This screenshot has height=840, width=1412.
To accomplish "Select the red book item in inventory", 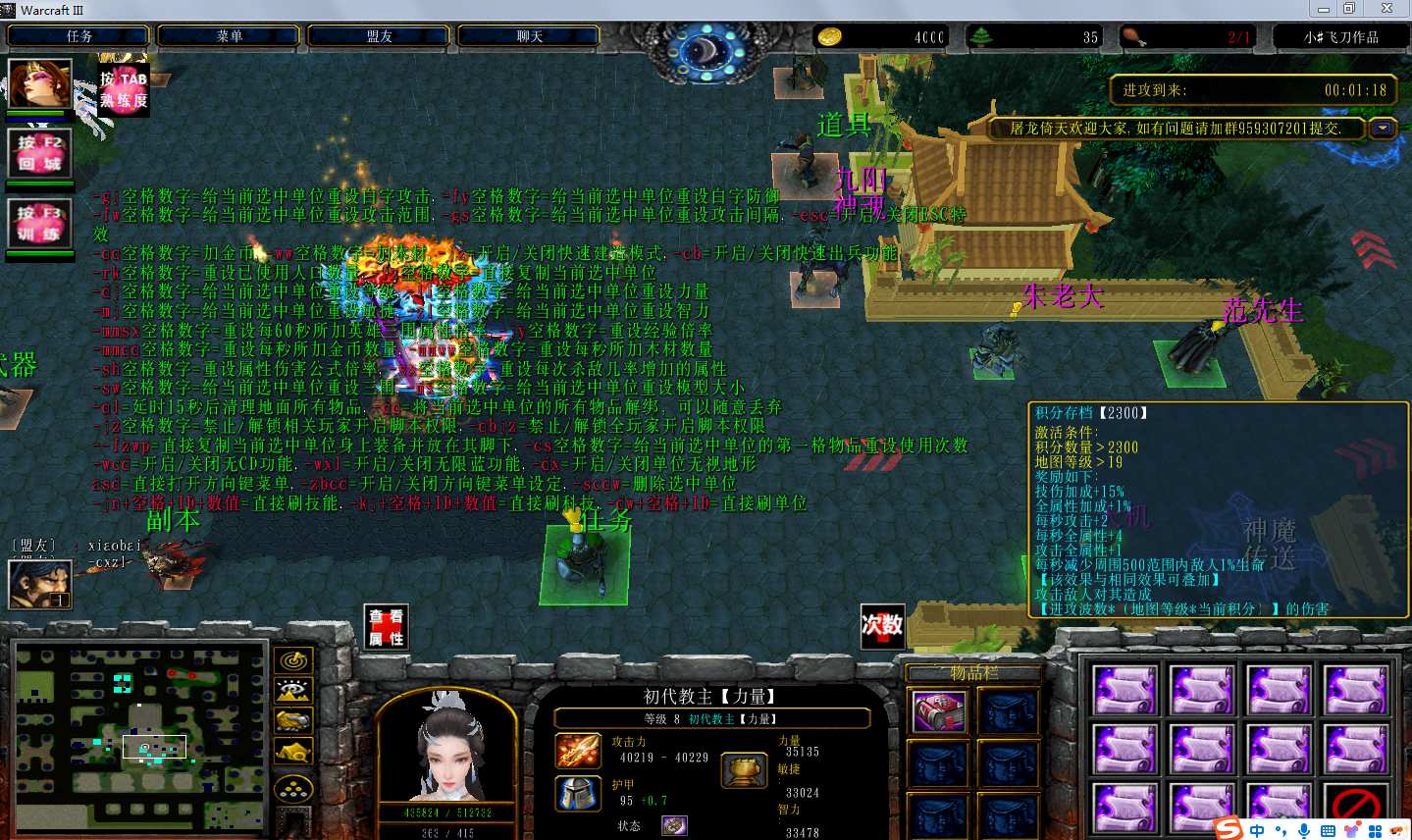I will [x=939, y=711].
